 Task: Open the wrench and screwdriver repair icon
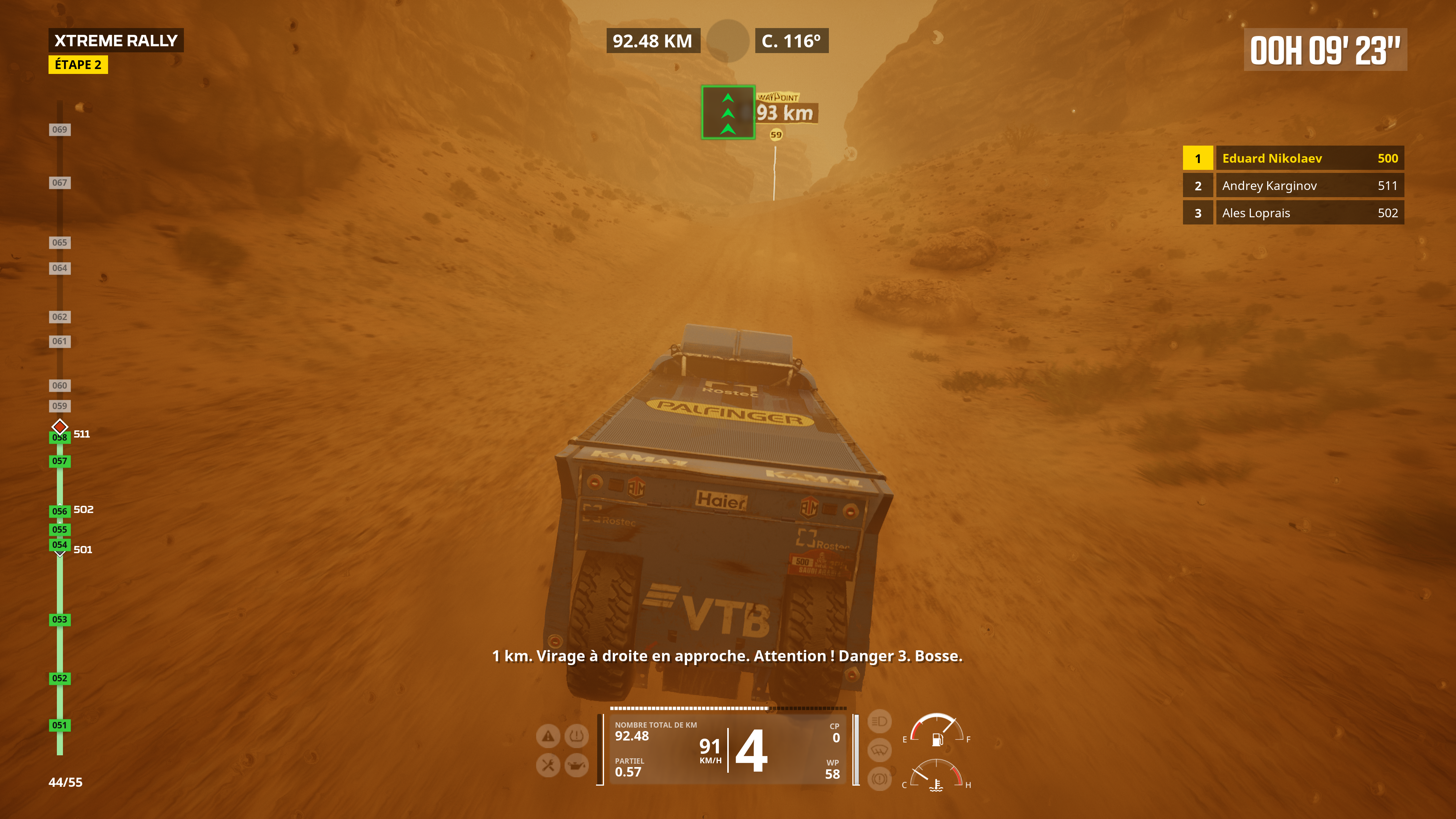548,765
